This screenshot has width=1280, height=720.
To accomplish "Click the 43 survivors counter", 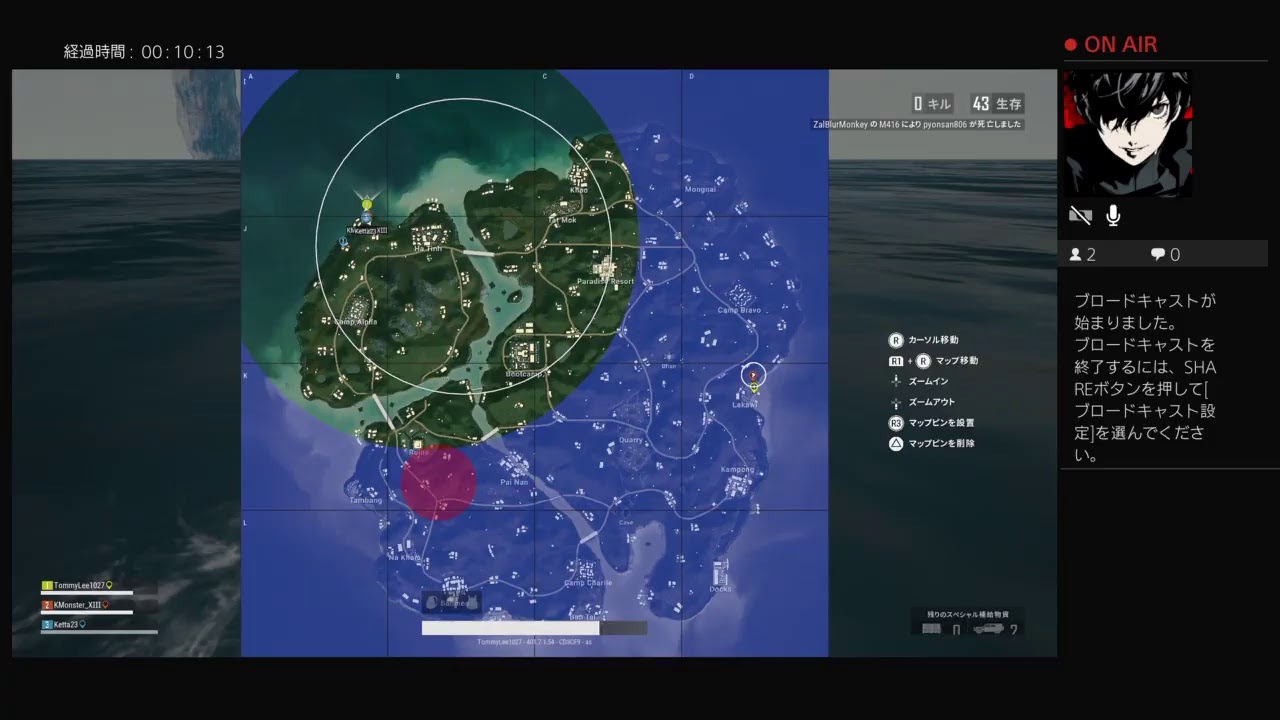I will (996, 103).
